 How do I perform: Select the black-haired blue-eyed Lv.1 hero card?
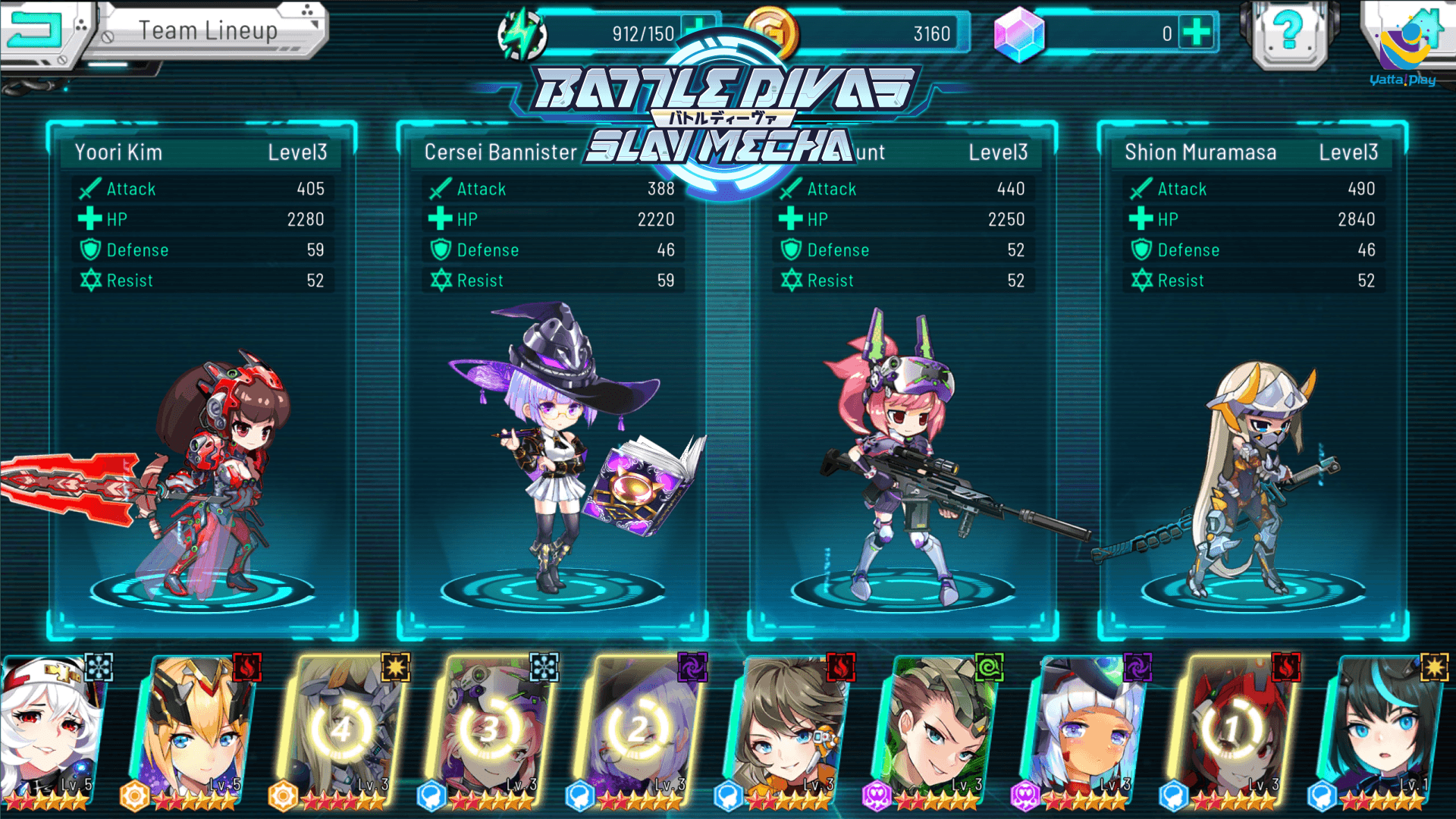click(1380, 732)
